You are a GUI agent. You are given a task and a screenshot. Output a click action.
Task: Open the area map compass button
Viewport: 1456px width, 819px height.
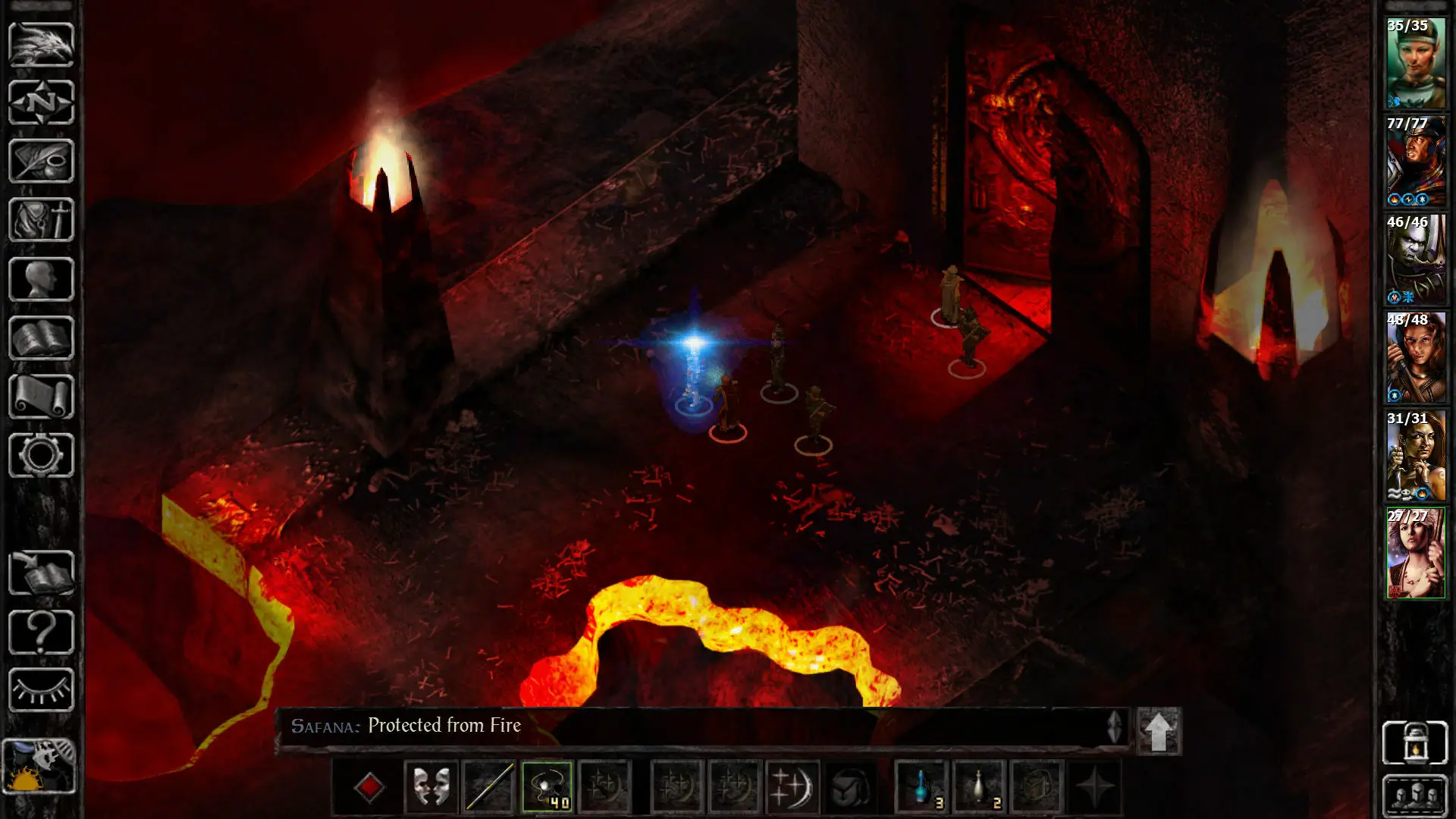(41, 102)
